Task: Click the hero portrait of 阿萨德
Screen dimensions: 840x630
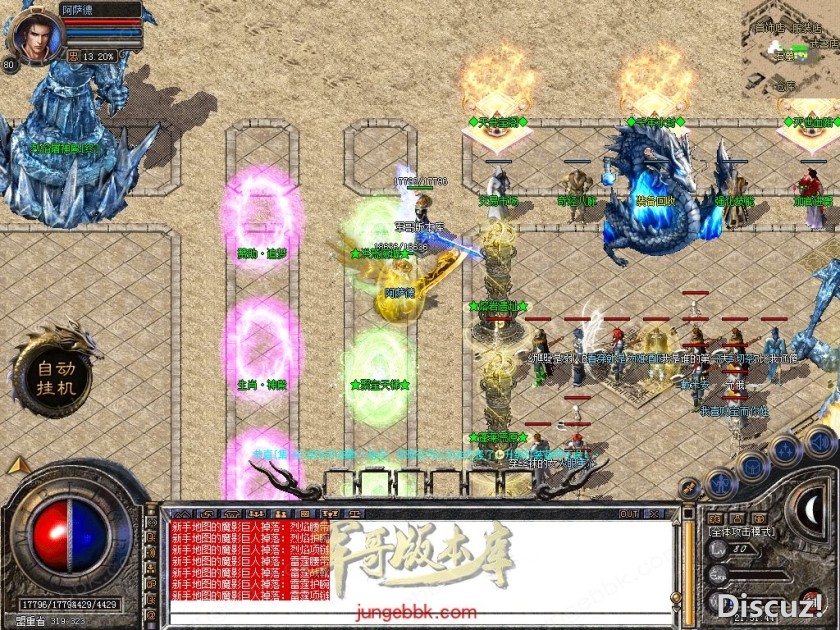Action: click(33, 32)
